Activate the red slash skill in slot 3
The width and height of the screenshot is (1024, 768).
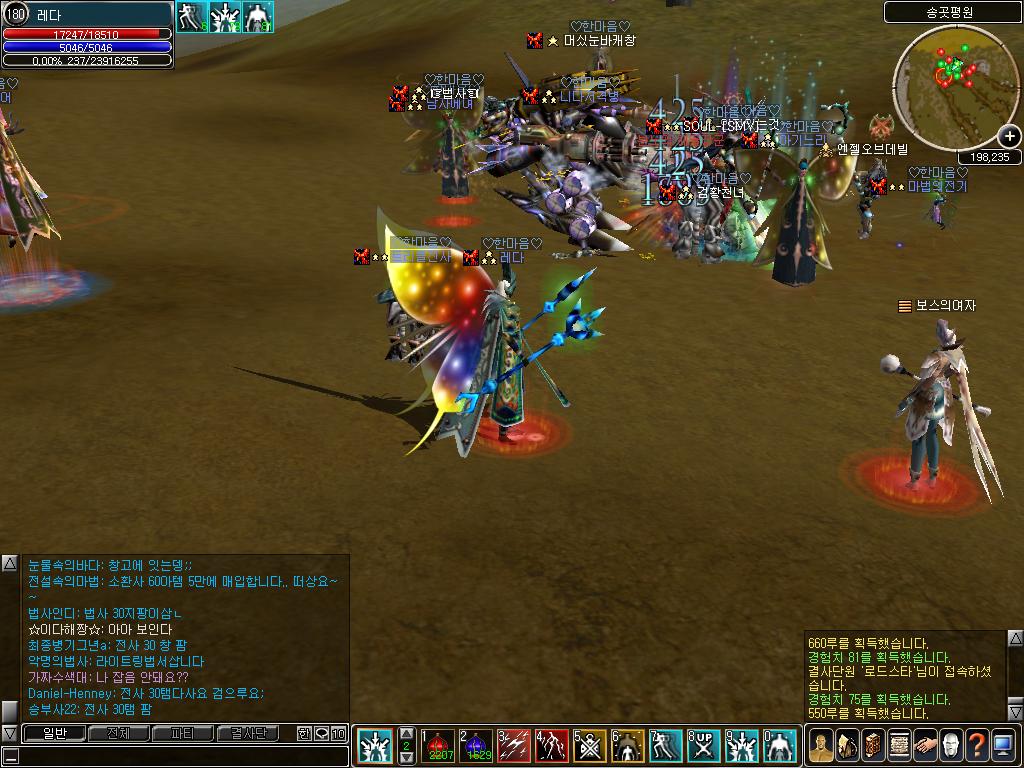coord(514,745)
